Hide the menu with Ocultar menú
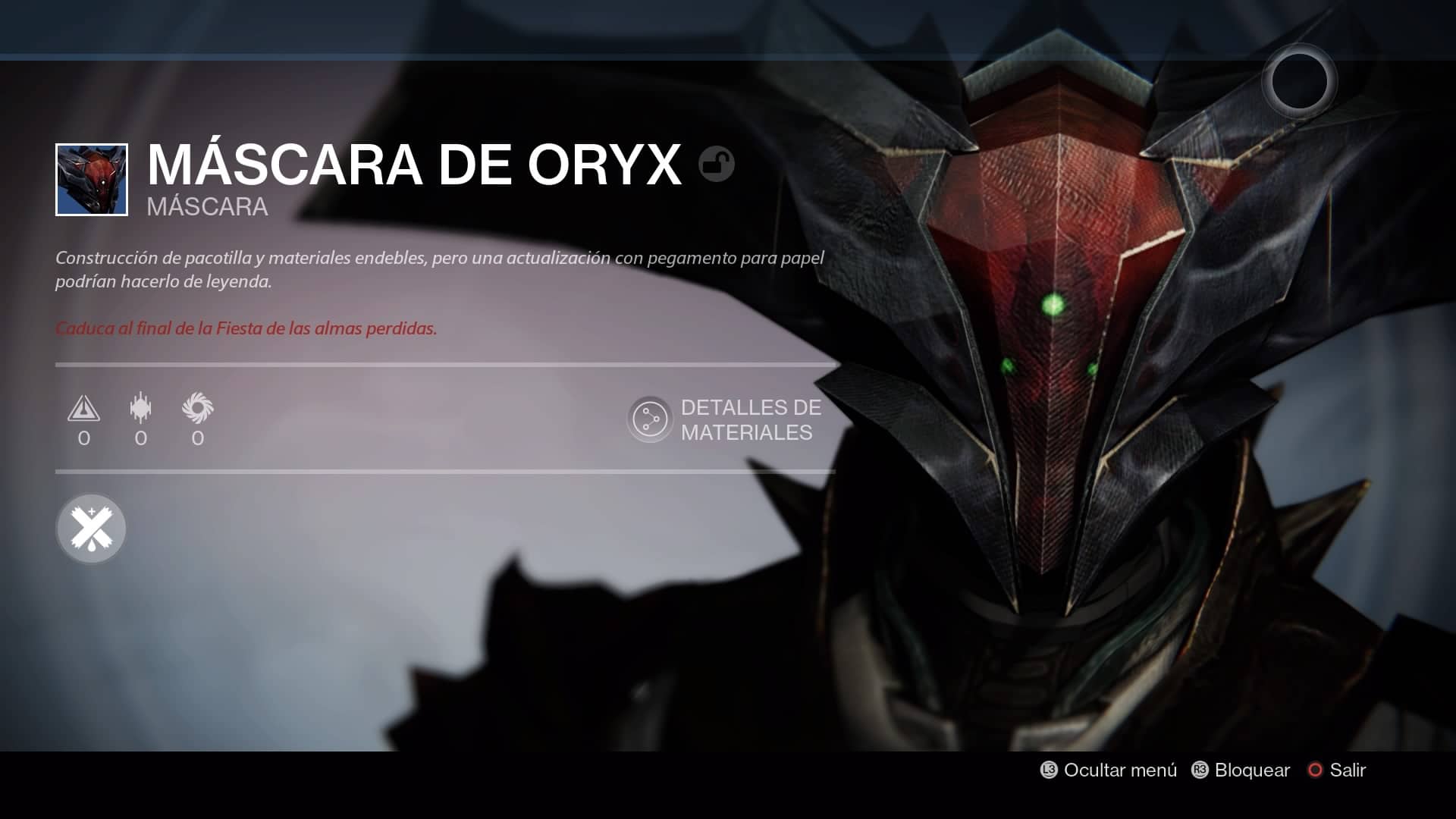Screen dimensions: 1456x819 coord(1109,770)
